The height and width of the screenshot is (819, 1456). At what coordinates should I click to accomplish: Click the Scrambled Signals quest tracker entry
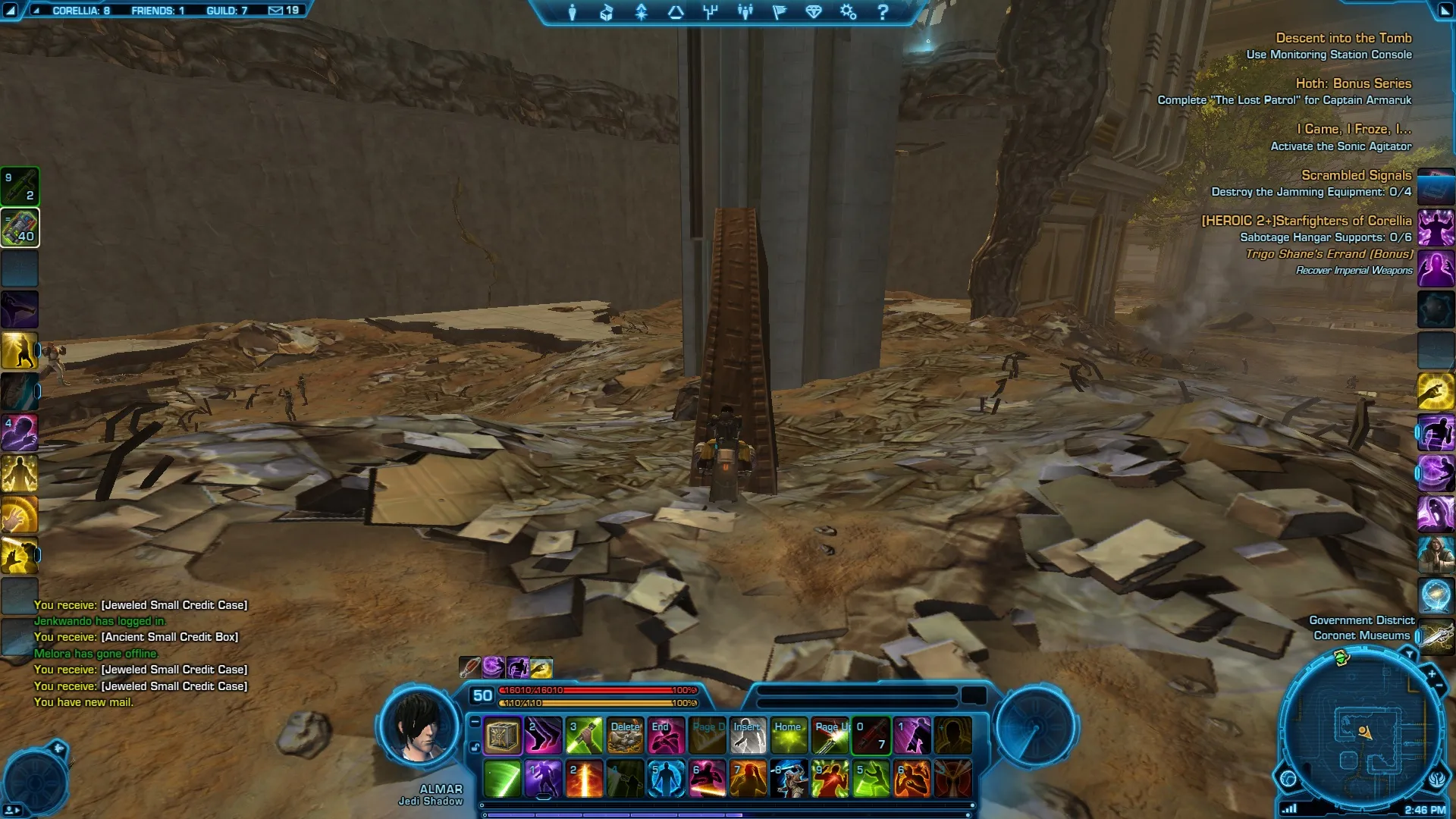1356,175
